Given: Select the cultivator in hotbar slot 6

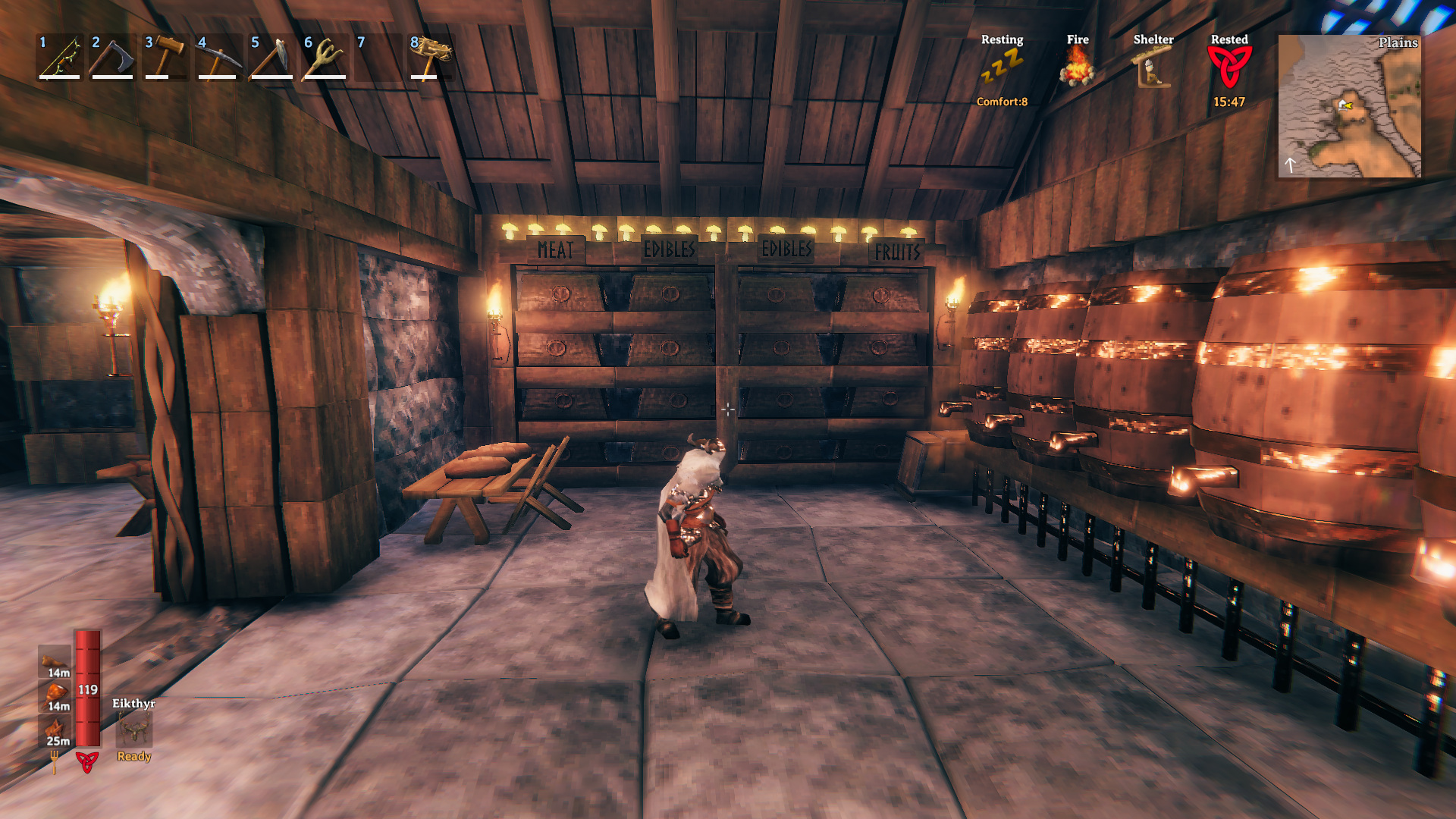Looking at the screenshot, I should 325,58.
